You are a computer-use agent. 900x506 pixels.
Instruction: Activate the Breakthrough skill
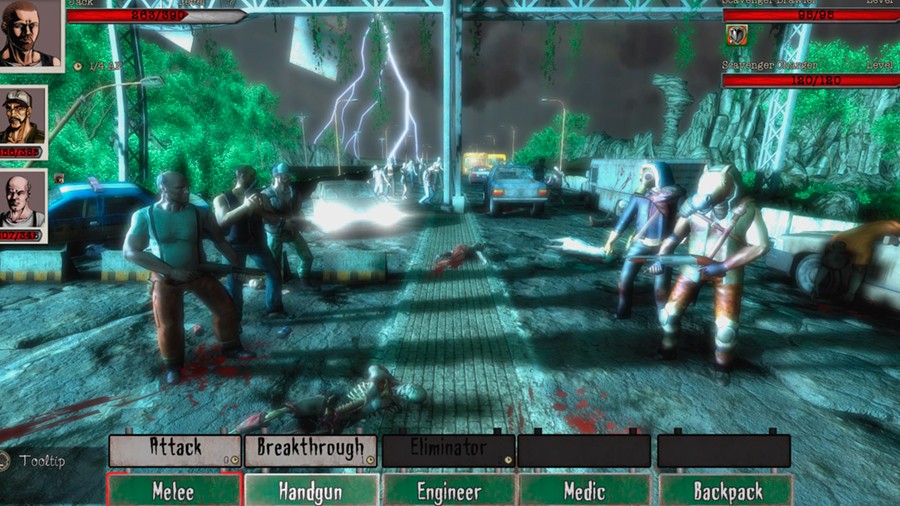click(x=311, y=449)
